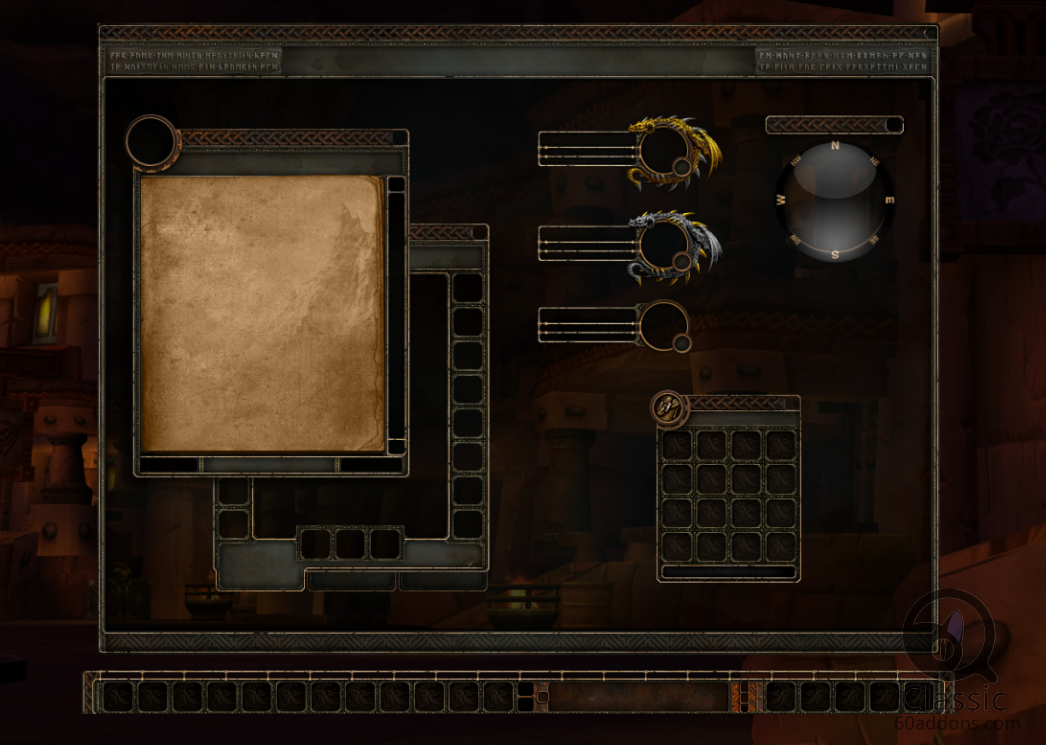This screenshot has height=745, width=1046.
Task: Select the round portrait on the parchment frame
Action: pos(151,141)
